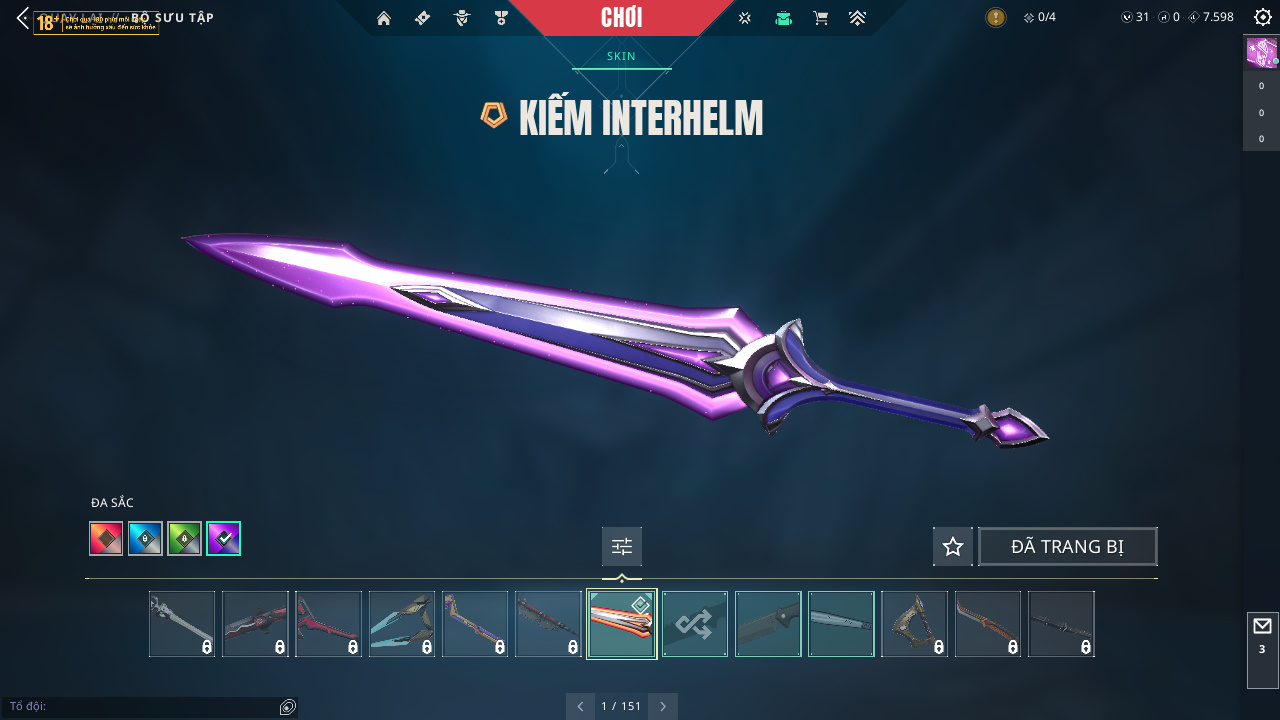1280x720 pixels.
Task: Open the settings gear
Action: (1262, 17)
